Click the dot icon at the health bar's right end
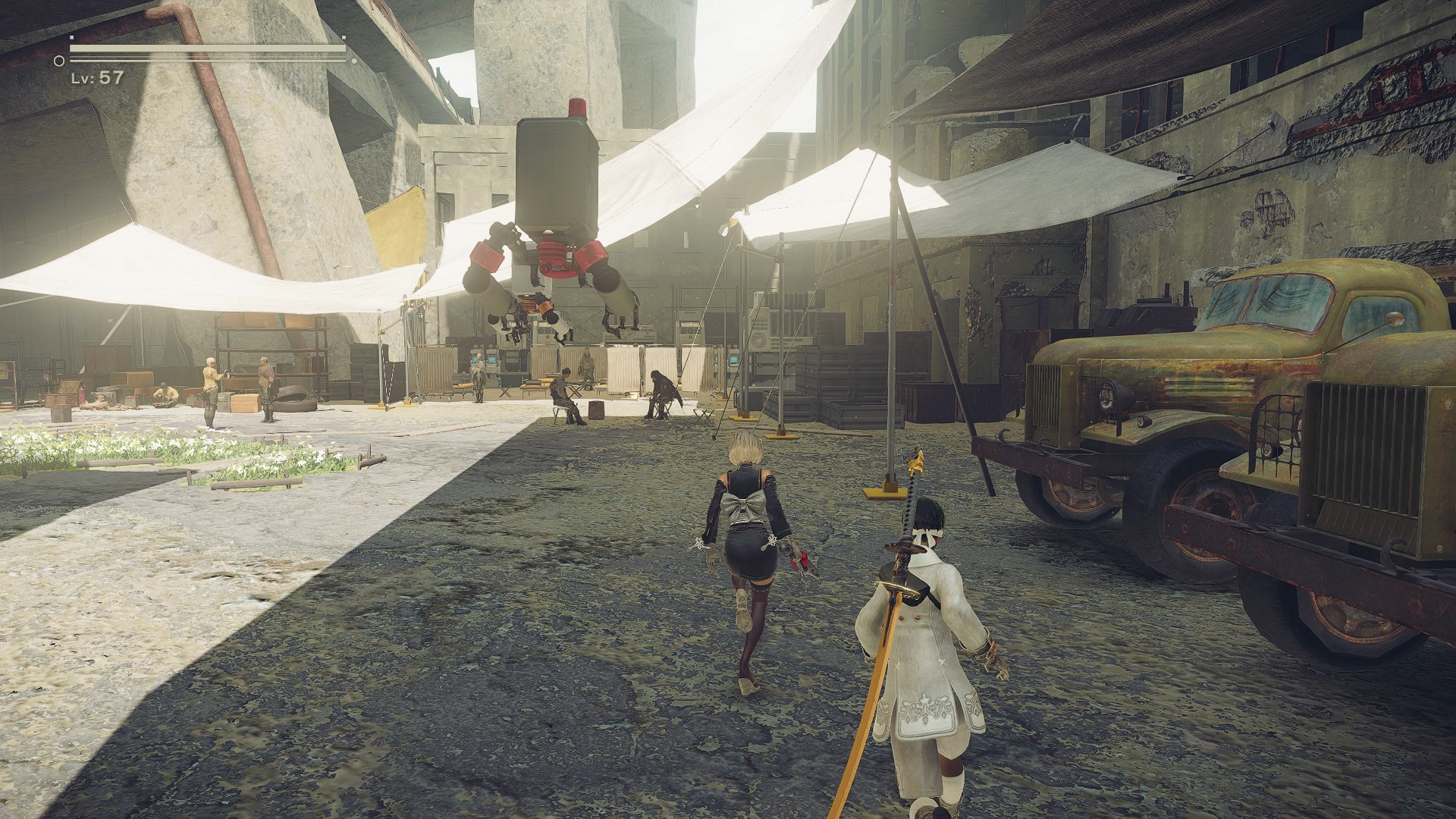Image resolution: width=1456 pixels, height=819 pixels. [354, 61]
